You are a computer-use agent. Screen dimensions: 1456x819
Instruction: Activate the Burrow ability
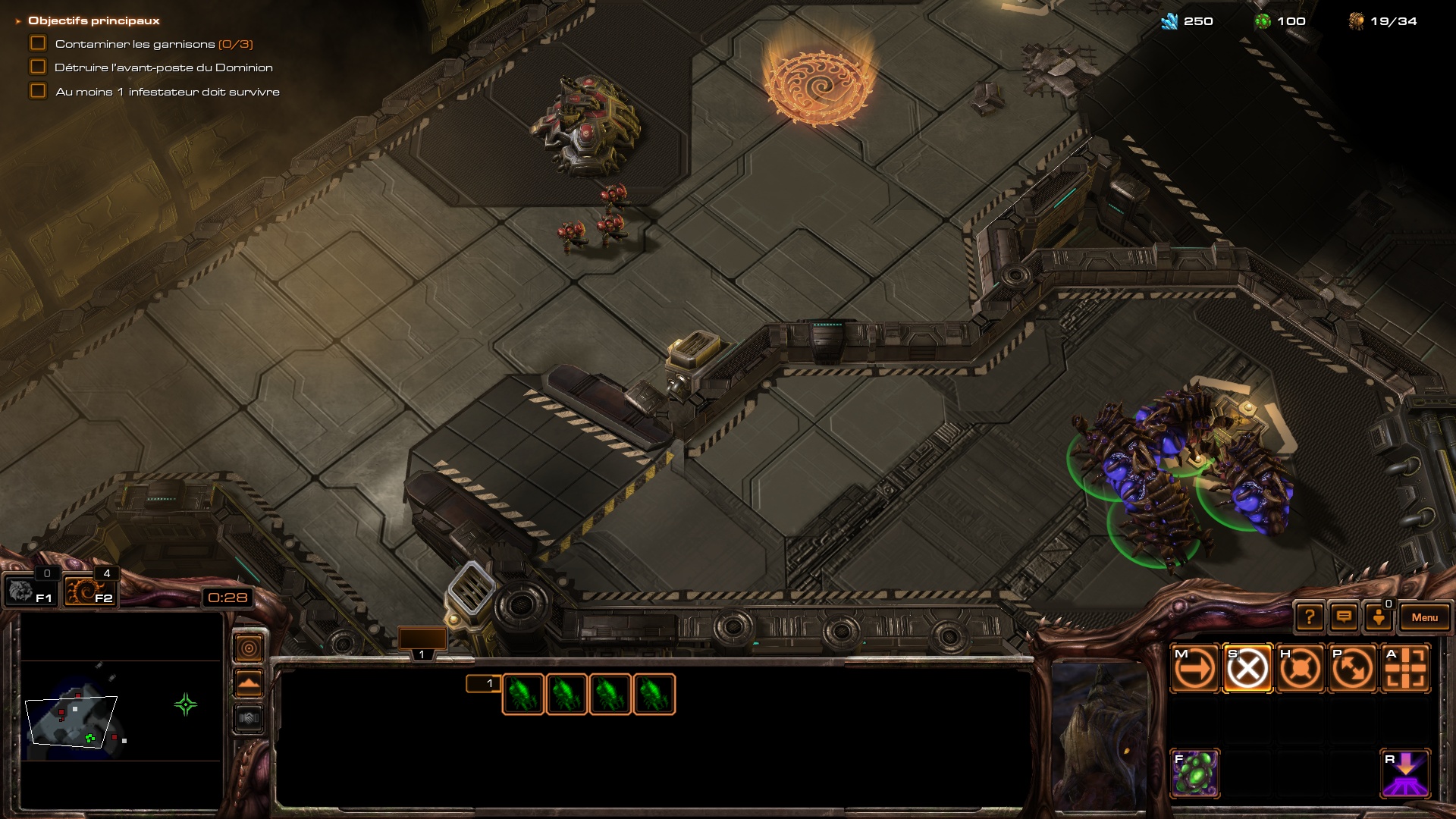pyautogui.click(x=1406, y=773)
